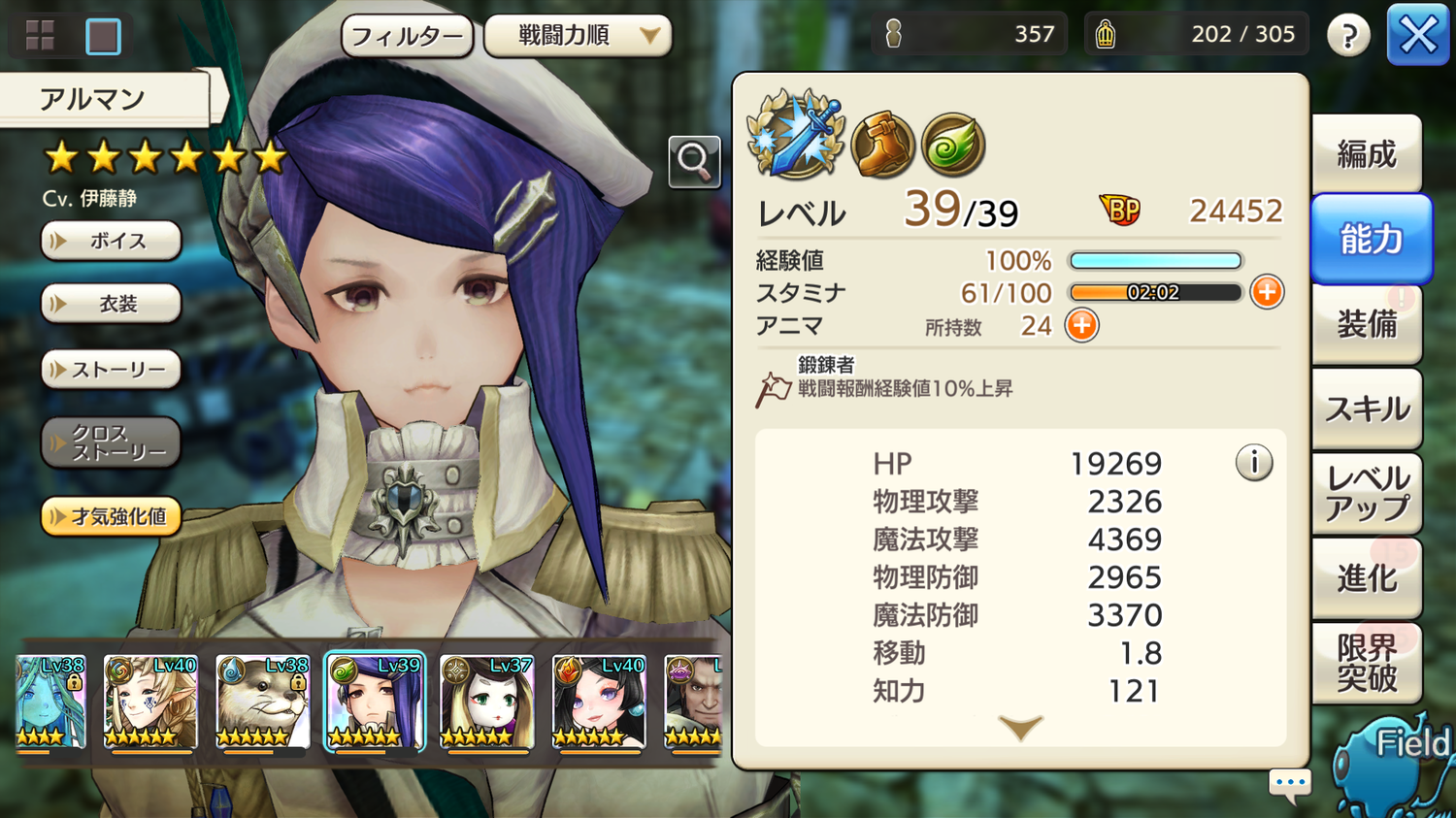Open the 限界突破 limit break tab

click(1367, 663)
